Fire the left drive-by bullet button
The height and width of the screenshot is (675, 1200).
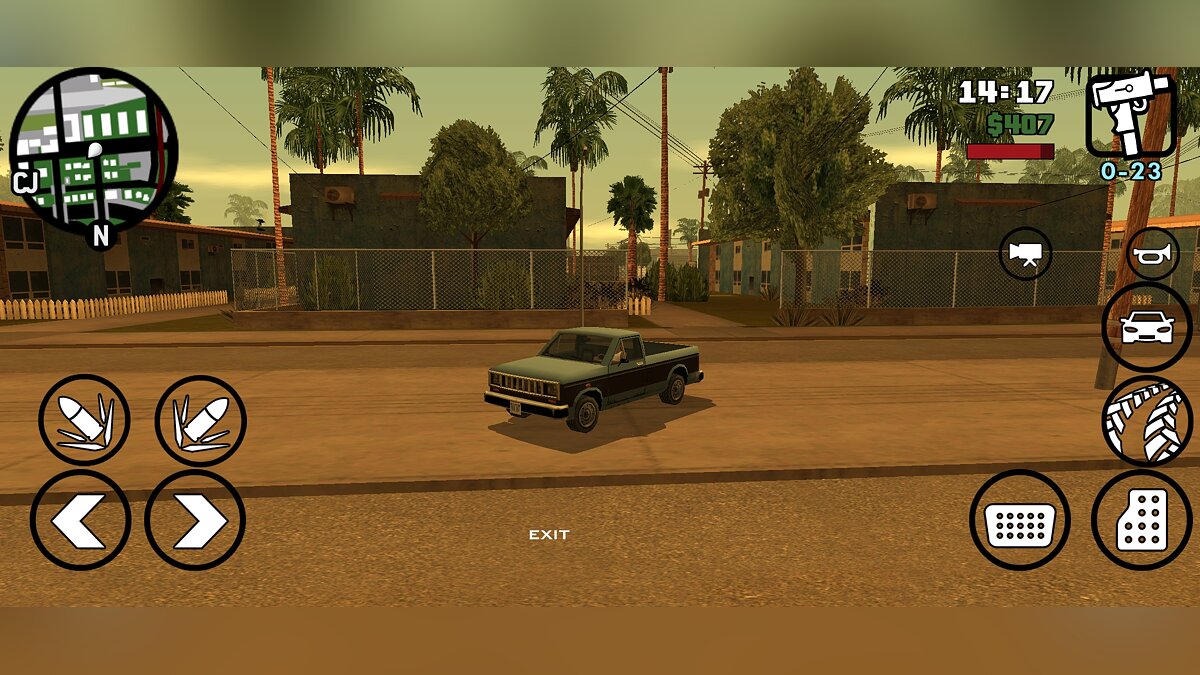point(84,420)
